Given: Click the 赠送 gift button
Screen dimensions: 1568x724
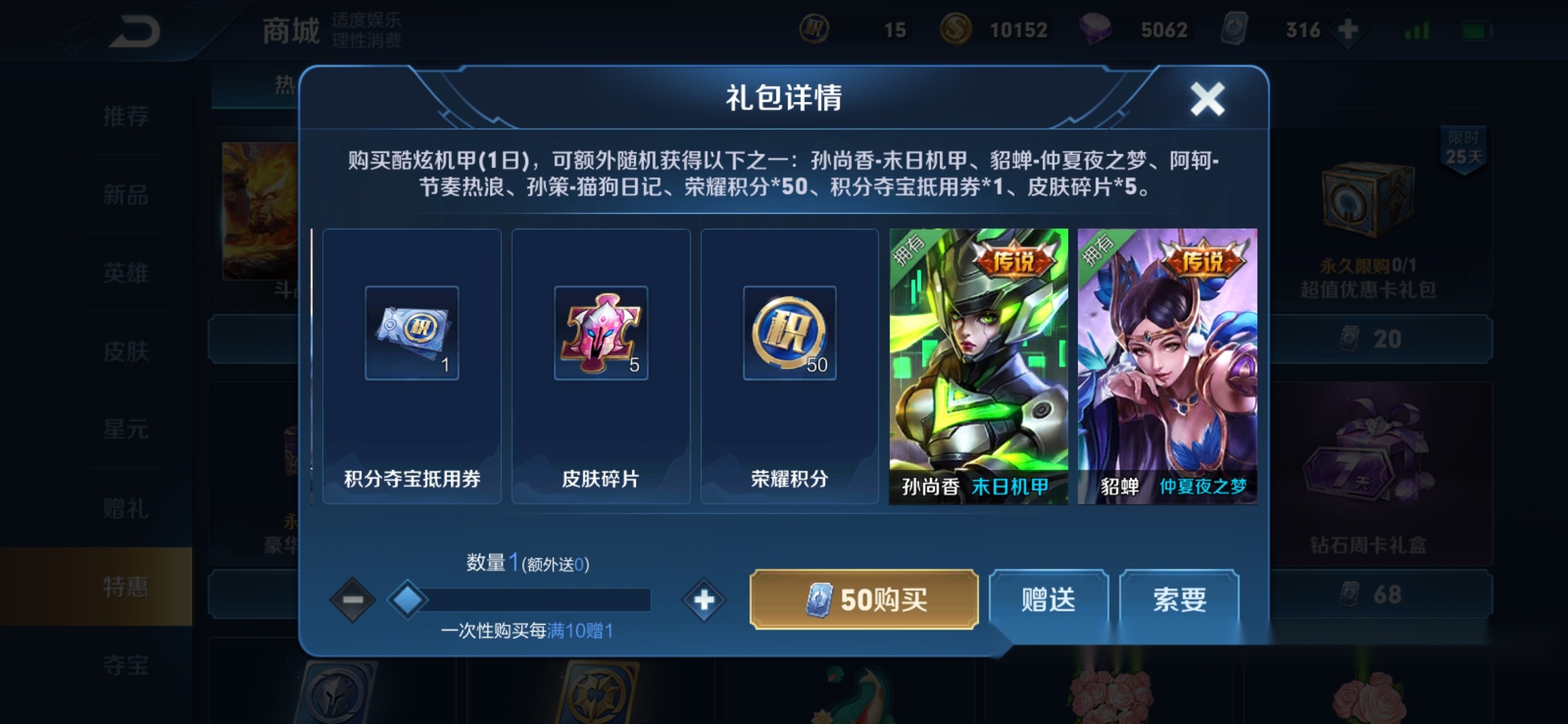Looking at the screenshot, I should click(x=1048, y=600).
